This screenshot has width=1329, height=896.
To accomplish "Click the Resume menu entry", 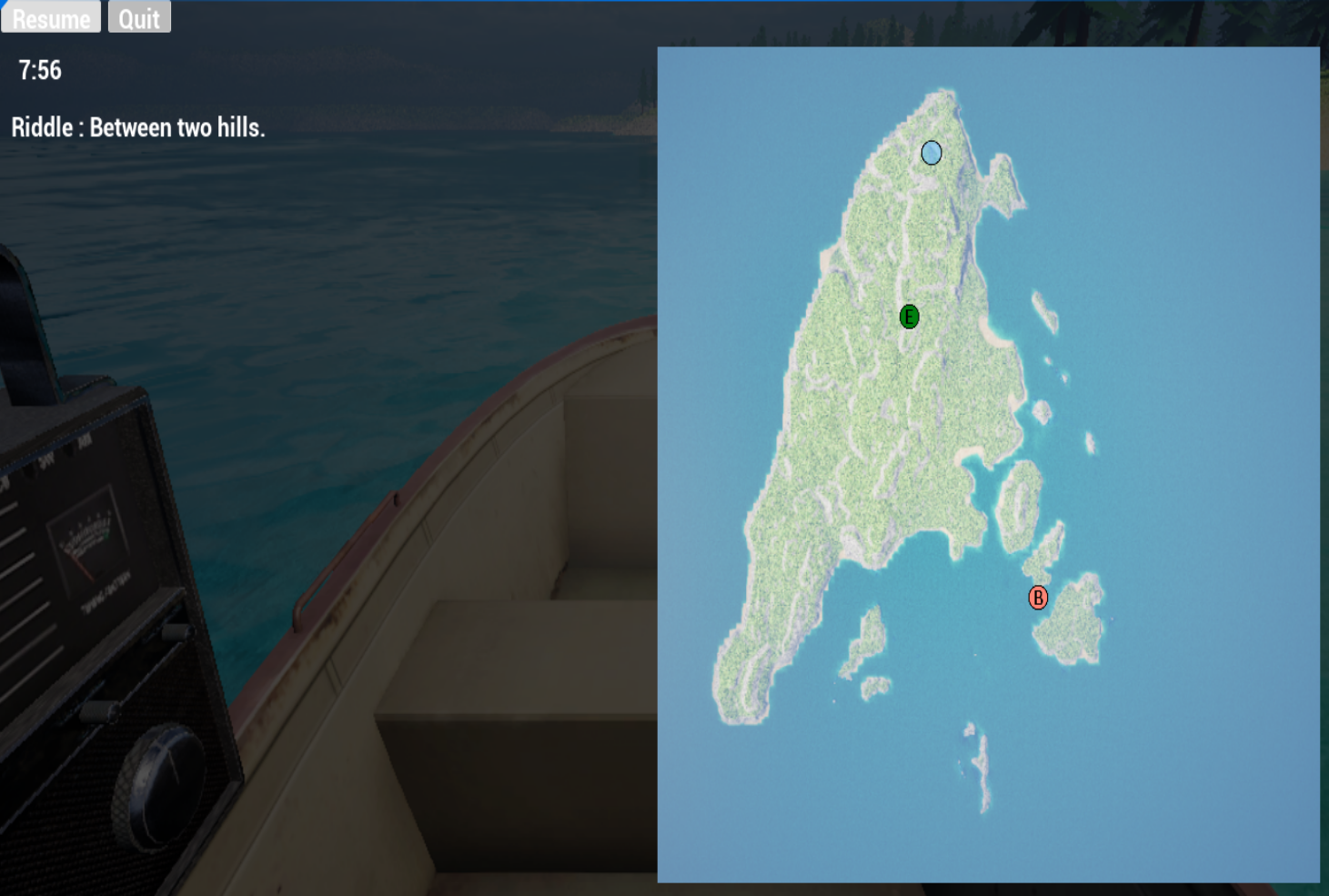I will coord(50,16).
